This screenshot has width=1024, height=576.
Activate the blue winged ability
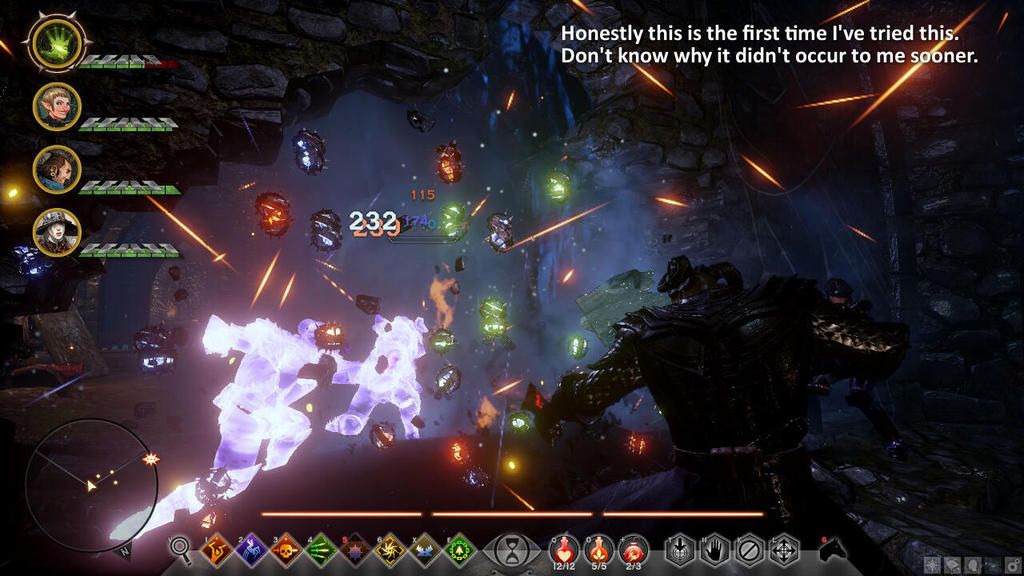[x=423, y=549]
